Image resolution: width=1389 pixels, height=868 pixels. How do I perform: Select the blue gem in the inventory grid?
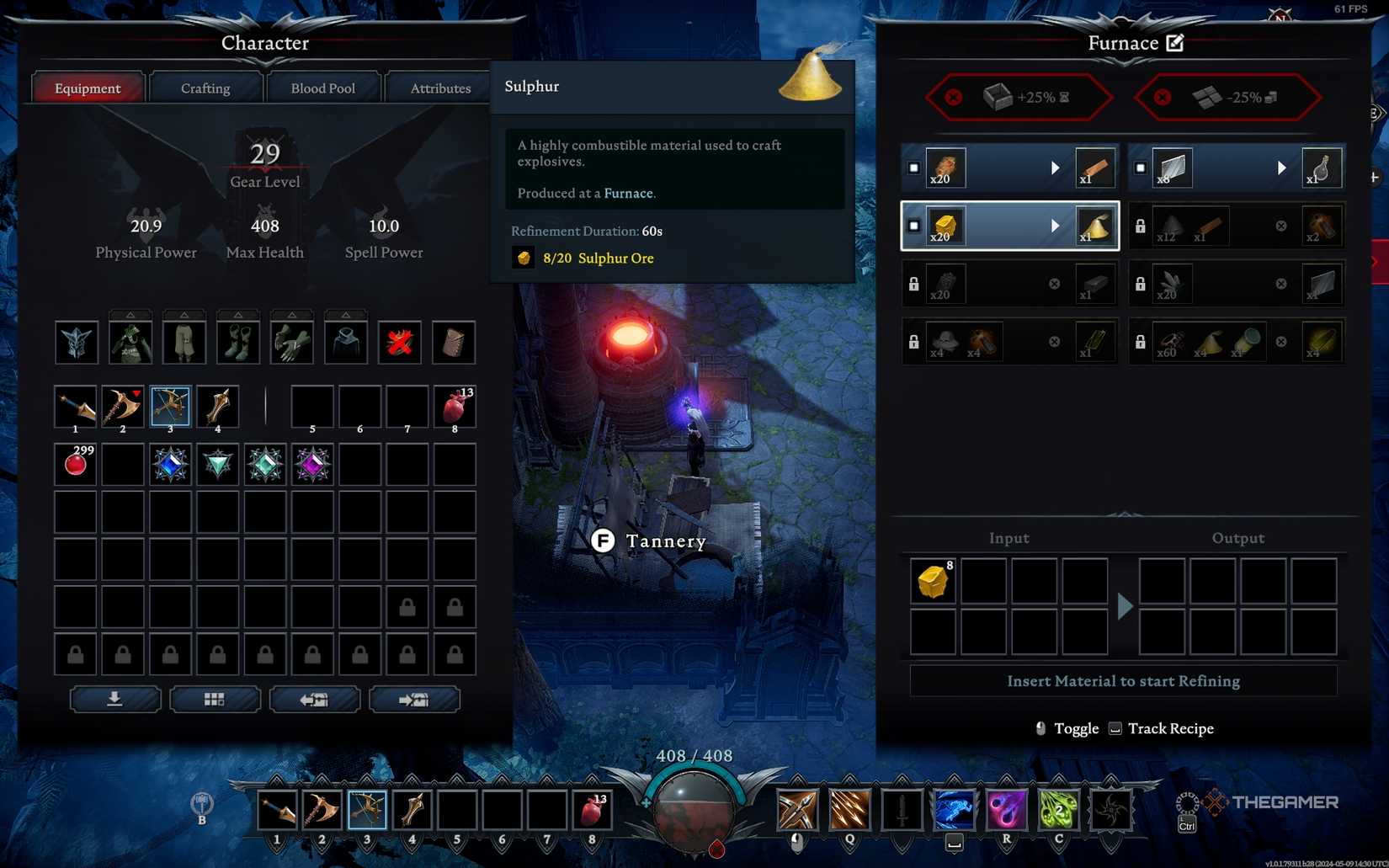tap(170, 462)
